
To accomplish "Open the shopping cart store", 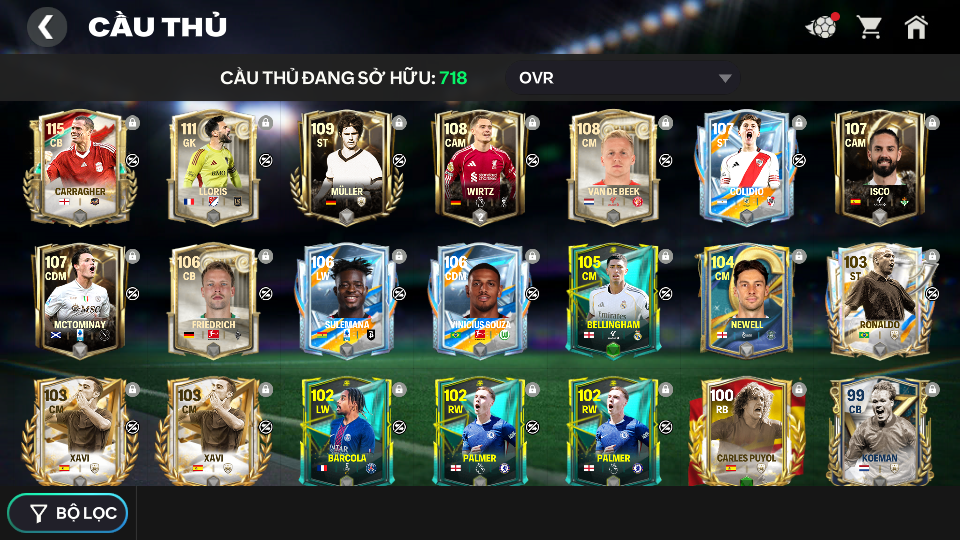I will click(869, 27).
